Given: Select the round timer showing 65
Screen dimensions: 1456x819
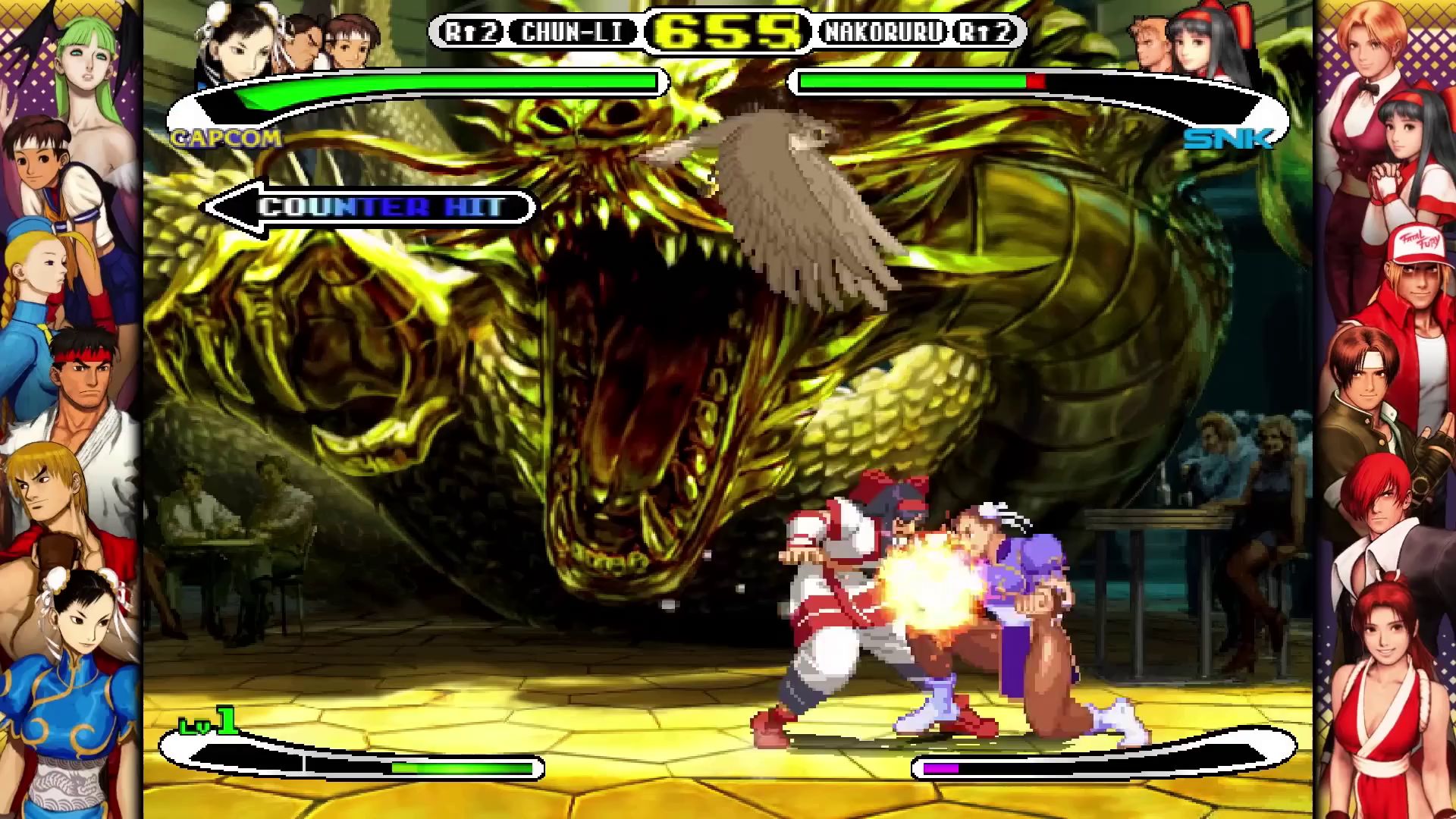Looking at the screenshot, I should (724, 30).
